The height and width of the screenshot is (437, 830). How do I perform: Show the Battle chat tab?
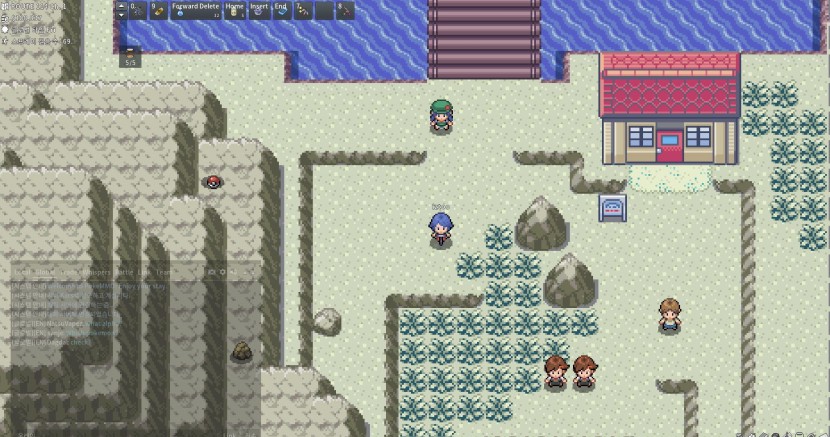pos(128,272)
